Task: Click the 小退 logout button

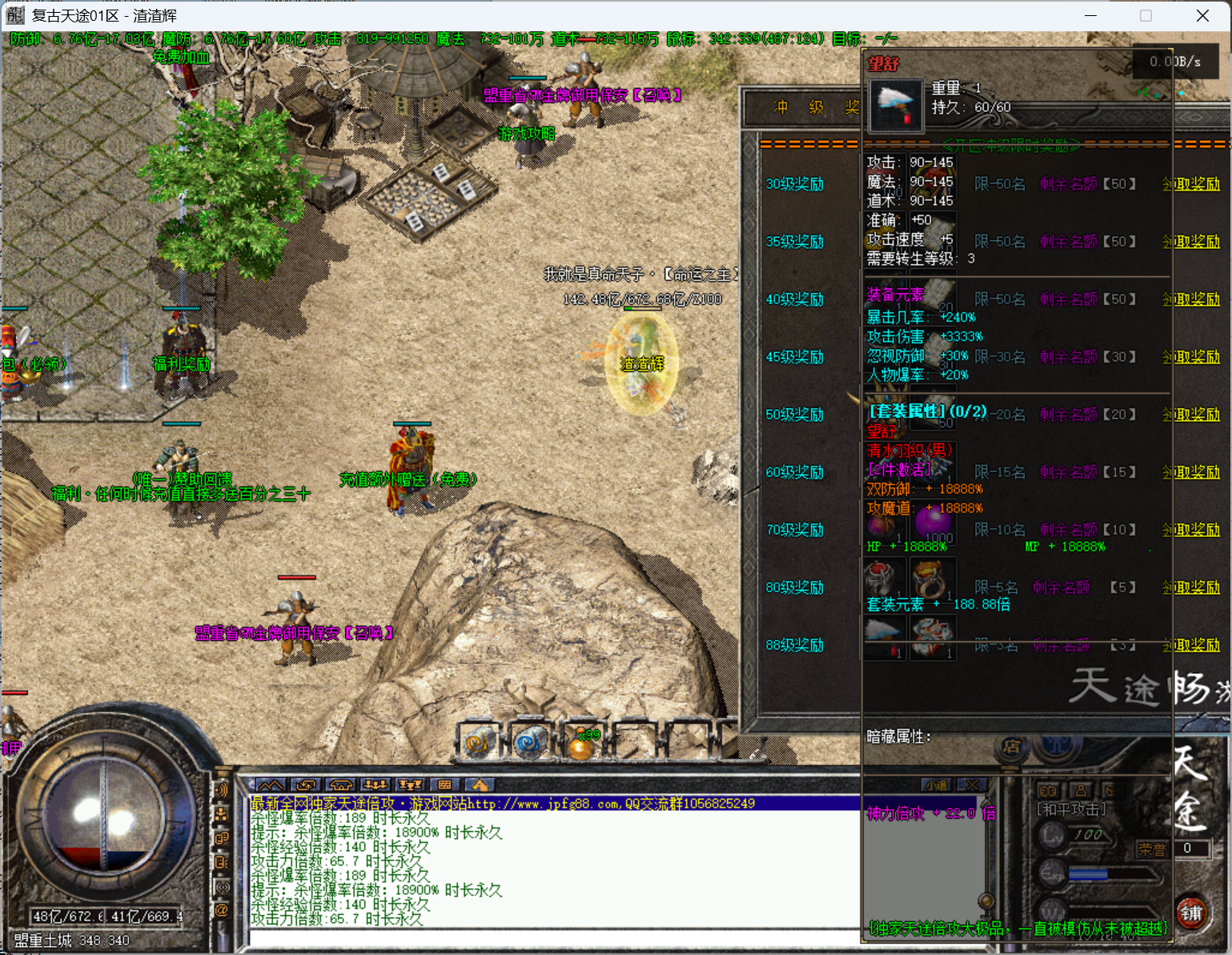Action: coord(937,785)
